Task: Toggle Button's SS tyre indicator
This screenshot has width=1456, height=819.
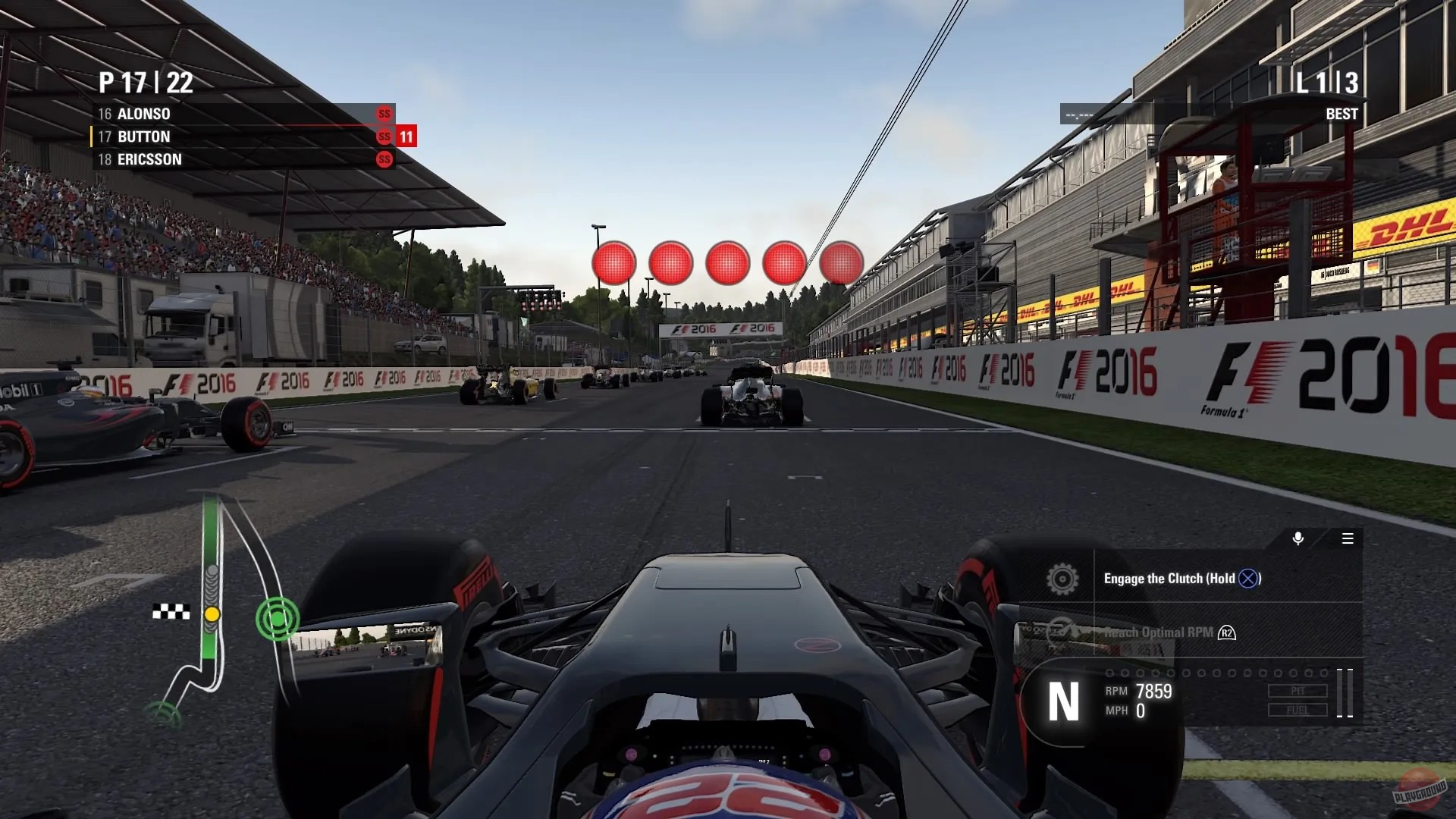Action: pos(384,136)
